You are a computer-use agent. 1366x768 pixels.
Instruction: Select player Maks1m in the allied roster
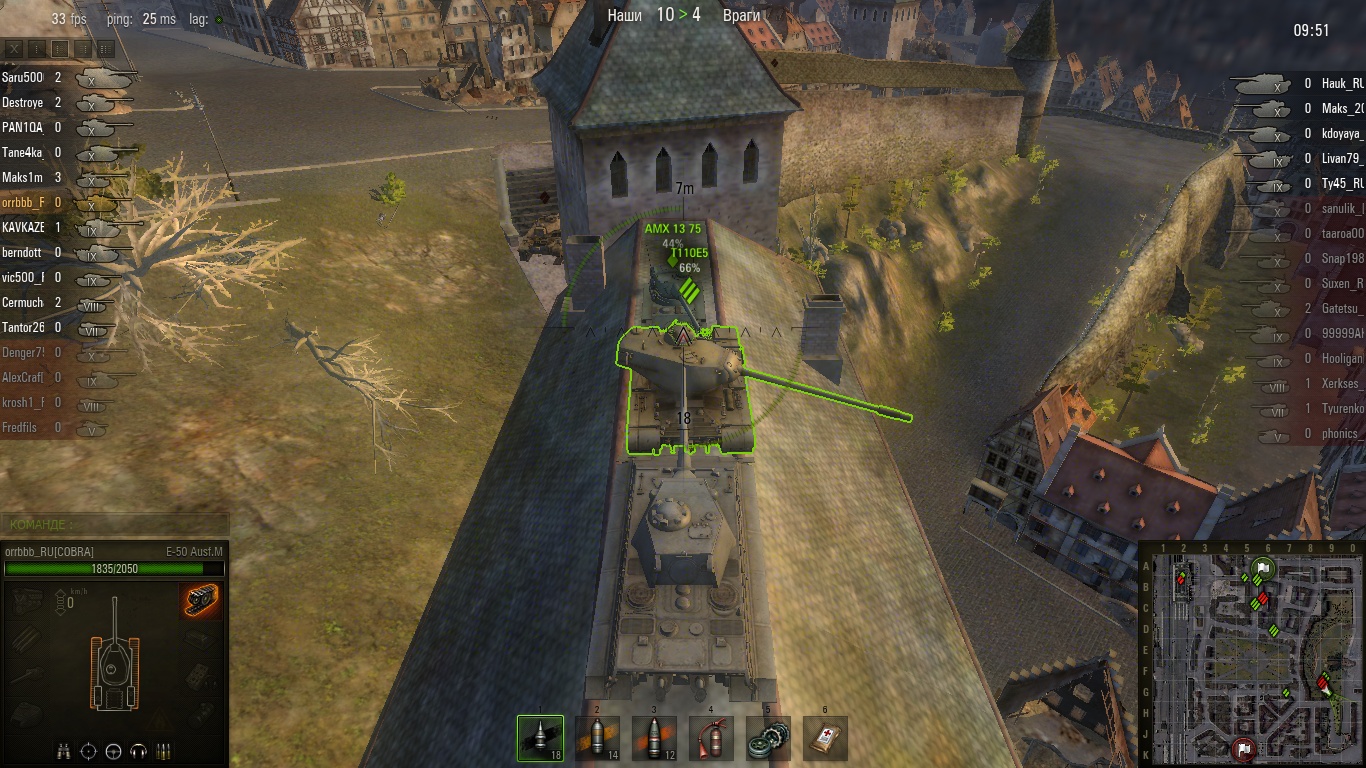point(23,177)
